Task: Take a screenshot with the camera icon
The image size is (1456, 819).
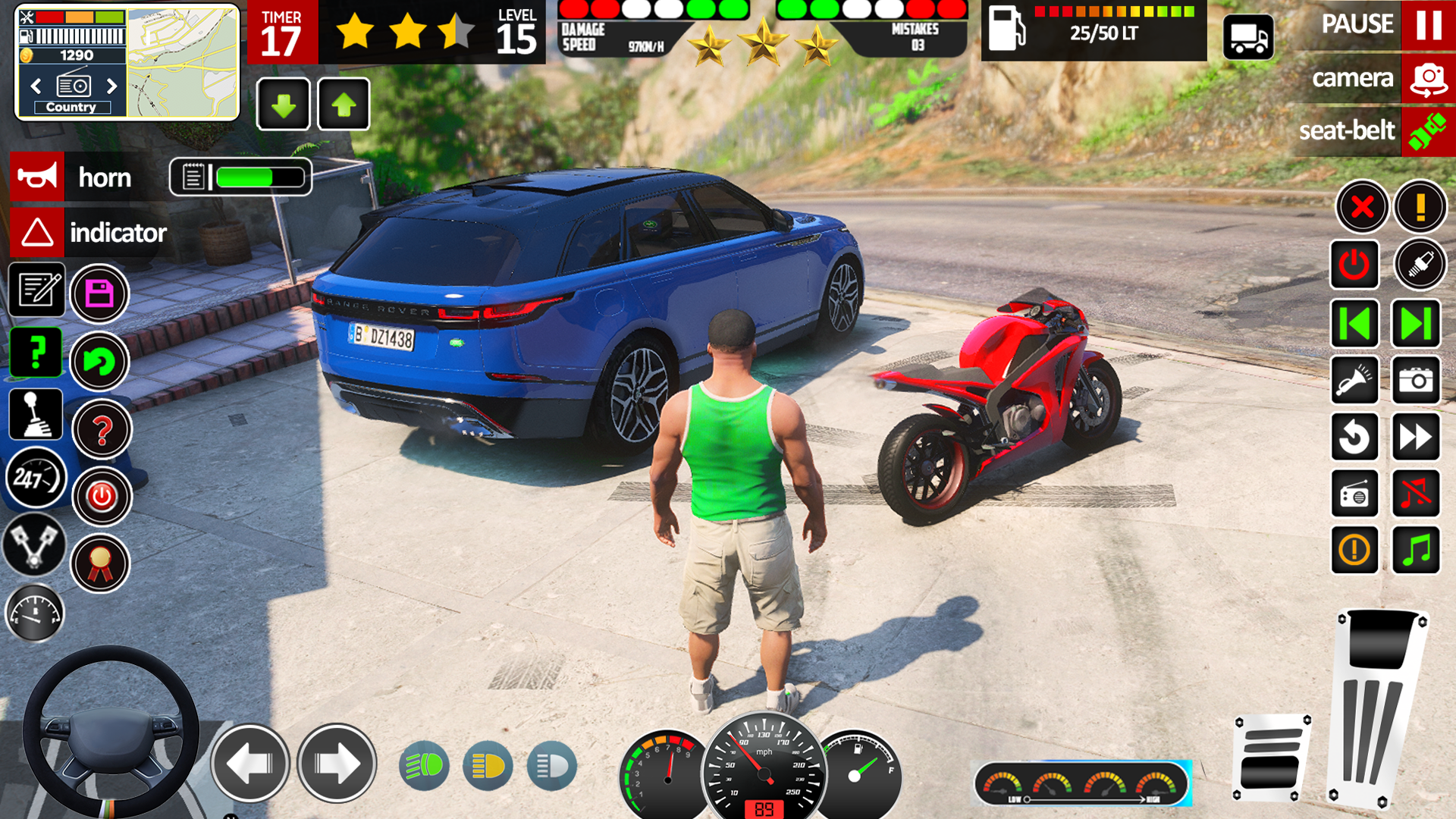Action: pyautogui.click(x=1415, y=380)
